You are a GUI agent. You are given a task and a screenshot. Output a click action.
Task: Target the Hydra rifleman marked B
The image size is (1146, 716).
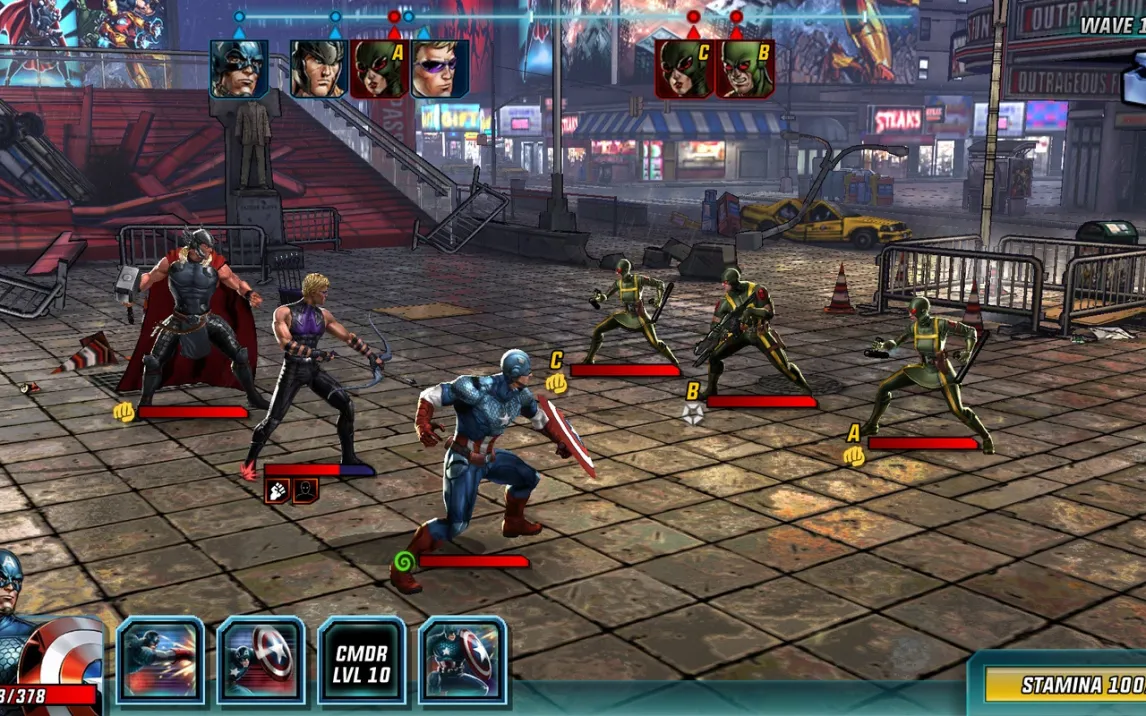coord(745,330)
